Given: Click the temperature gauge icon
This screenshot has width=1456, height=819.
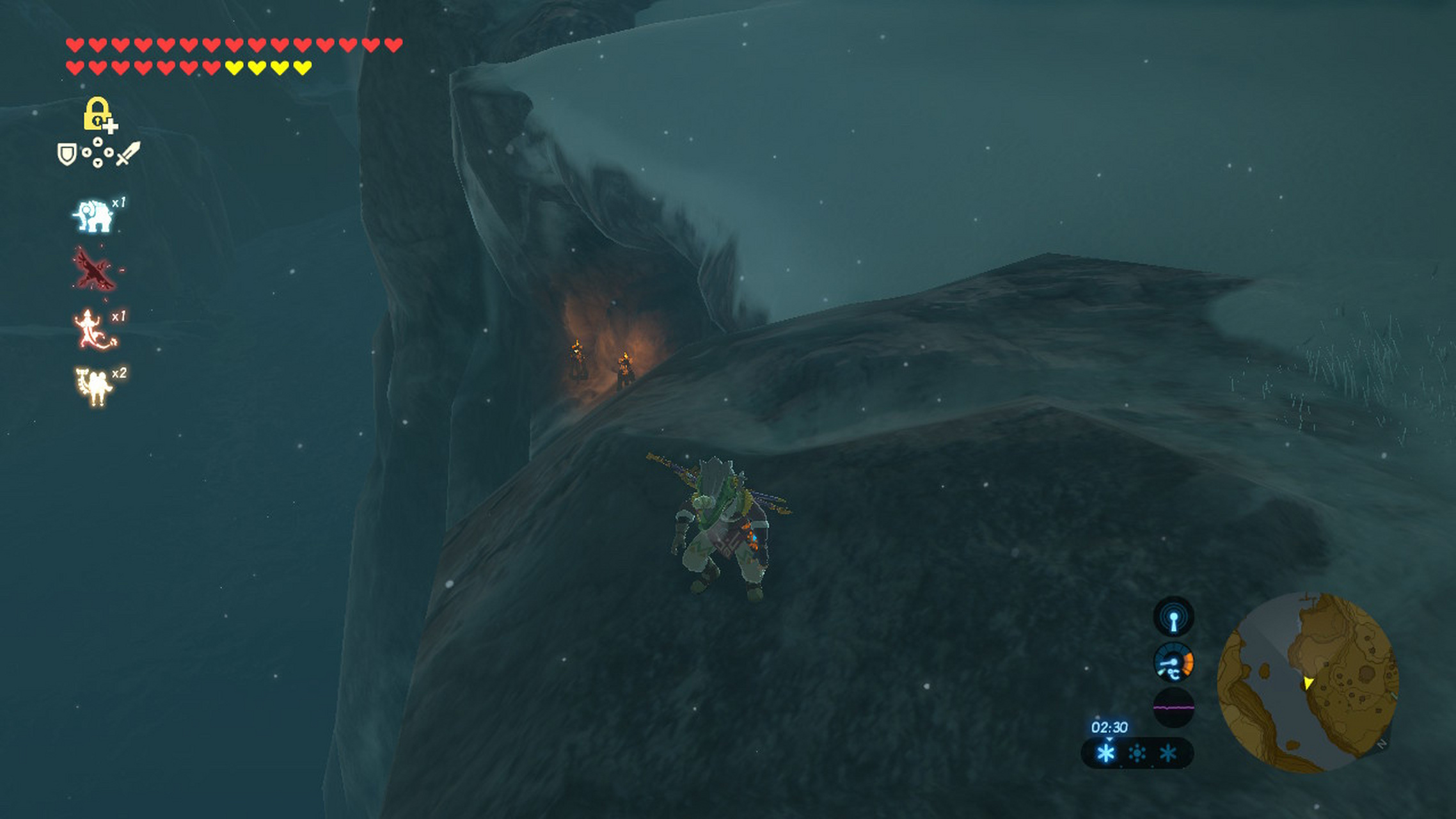Looking at the screenshot, I should 1173,662.
